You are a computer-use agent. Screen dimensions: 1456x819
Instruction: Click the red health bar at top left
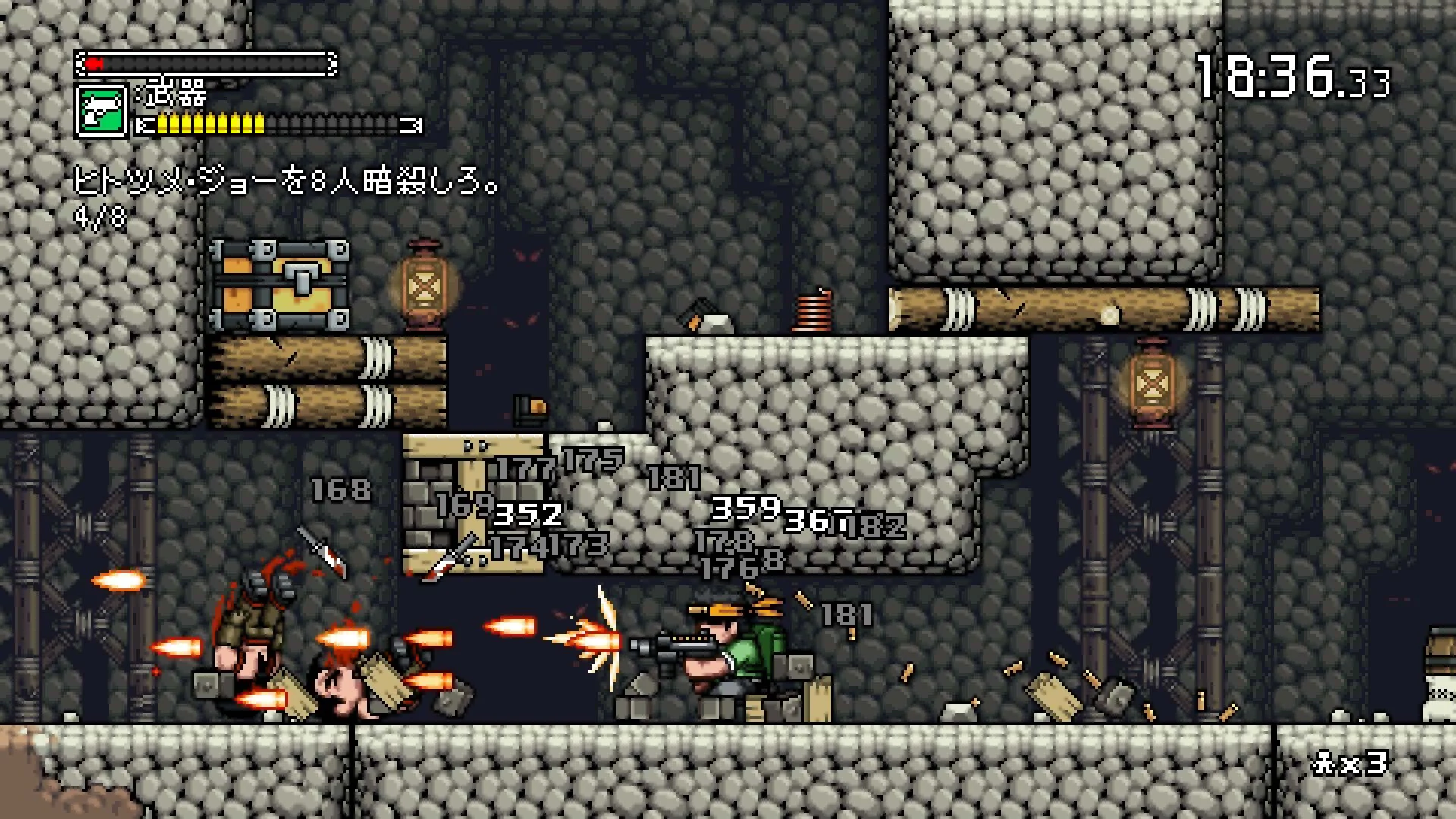[x=212, y=64]
